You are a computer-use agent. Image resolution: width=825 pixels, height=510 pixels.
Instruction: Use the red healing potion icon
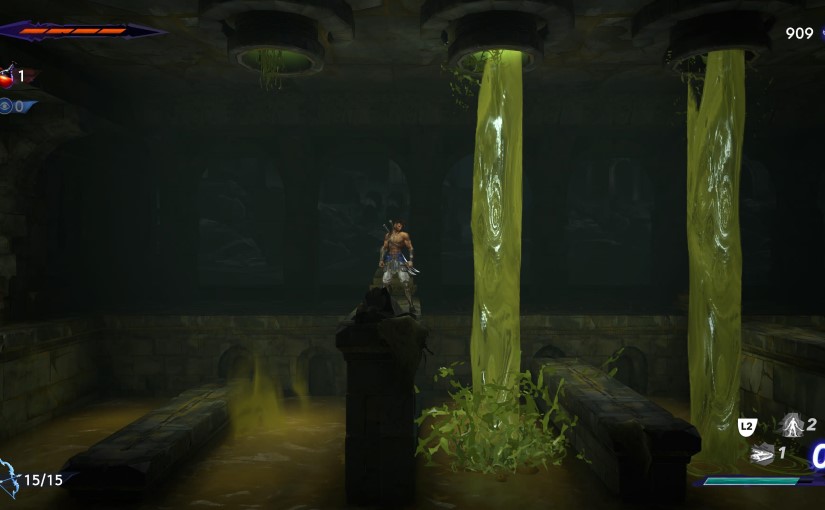click(8, 75)
